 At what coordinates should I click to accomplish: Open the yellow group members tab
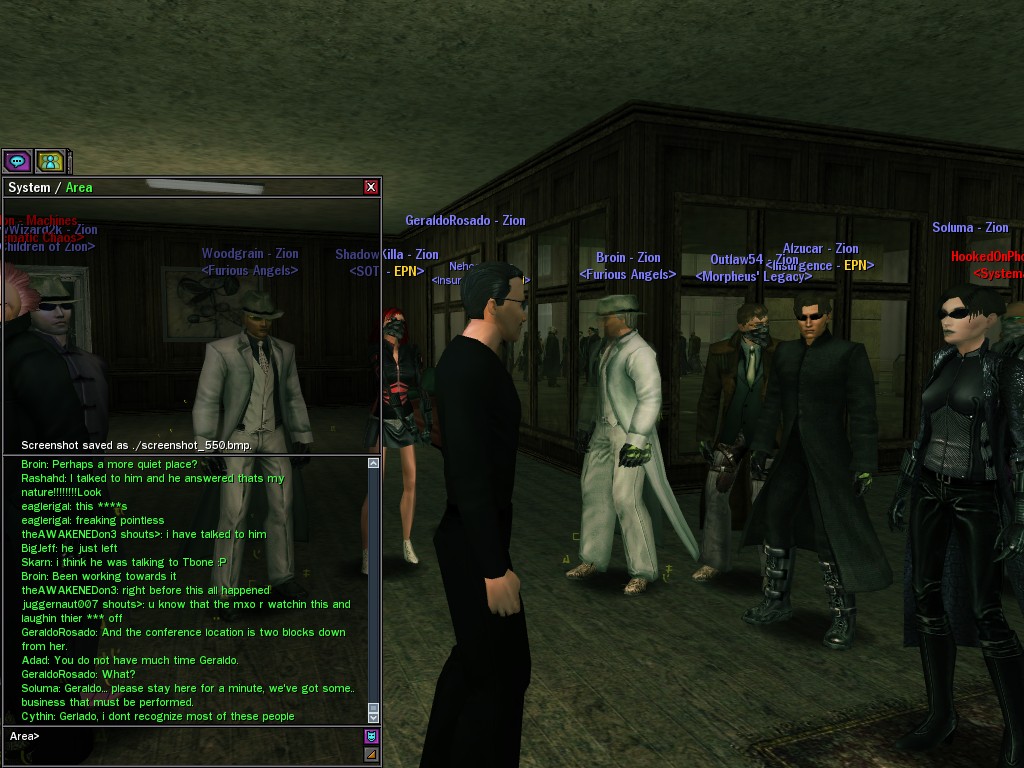49,160
